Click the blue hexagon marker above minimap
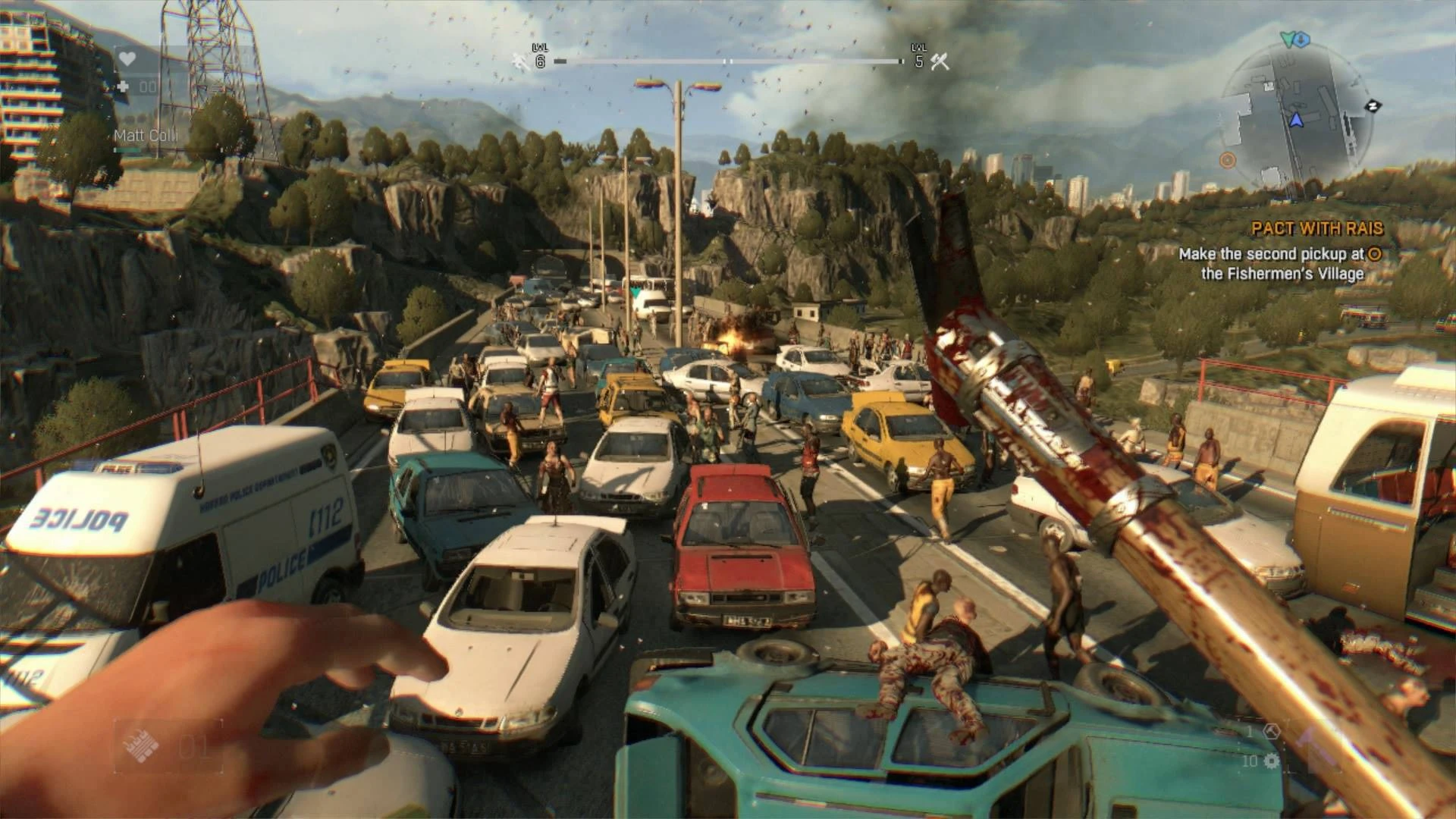 [x=1301, y=38]
